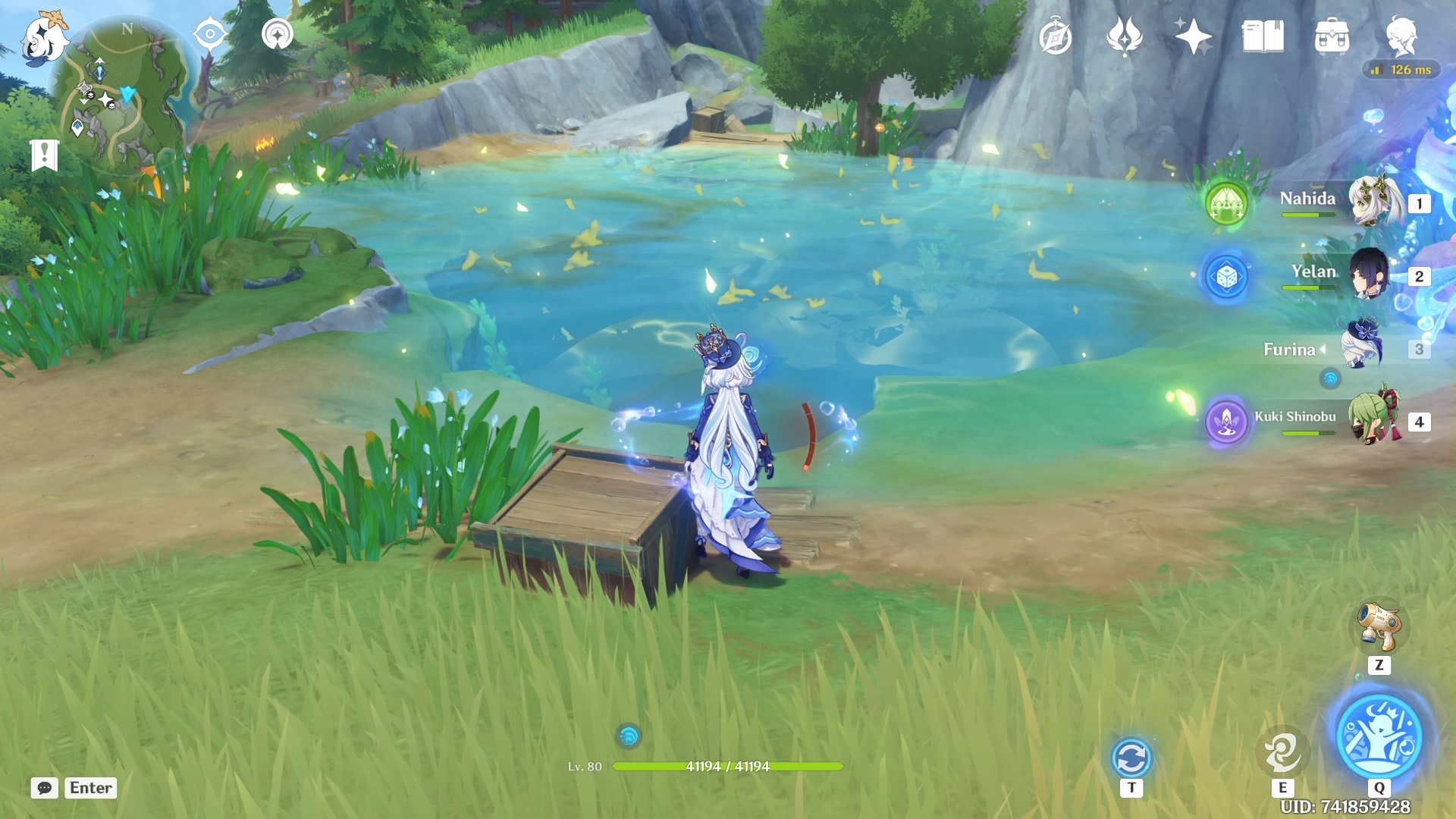The width and height of the screenshot is (1456, 819).
Task: Open the winged emblem events icon
Action: (x=1125, y=36)
